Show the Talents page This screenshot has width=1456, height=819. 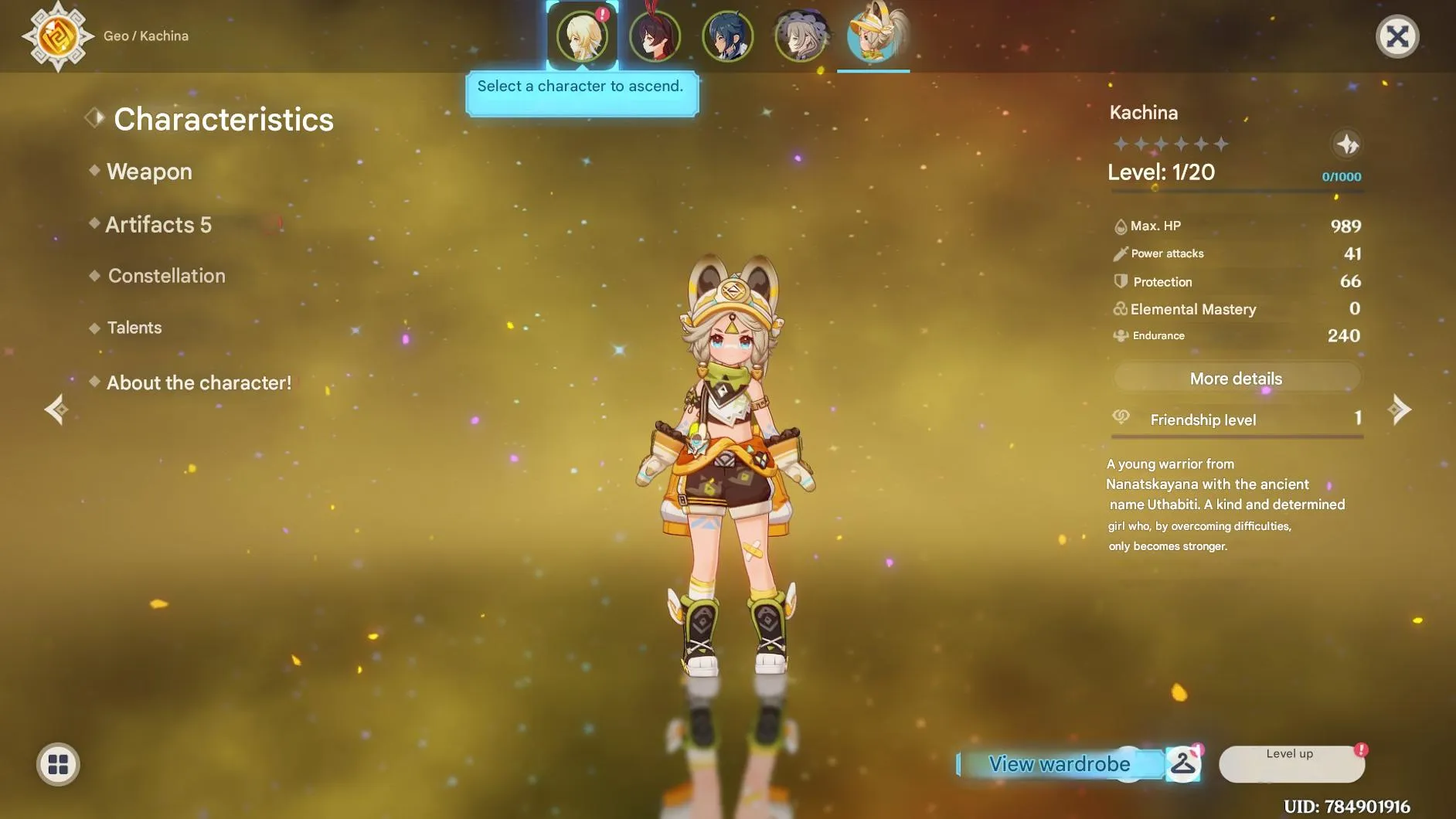134,328
